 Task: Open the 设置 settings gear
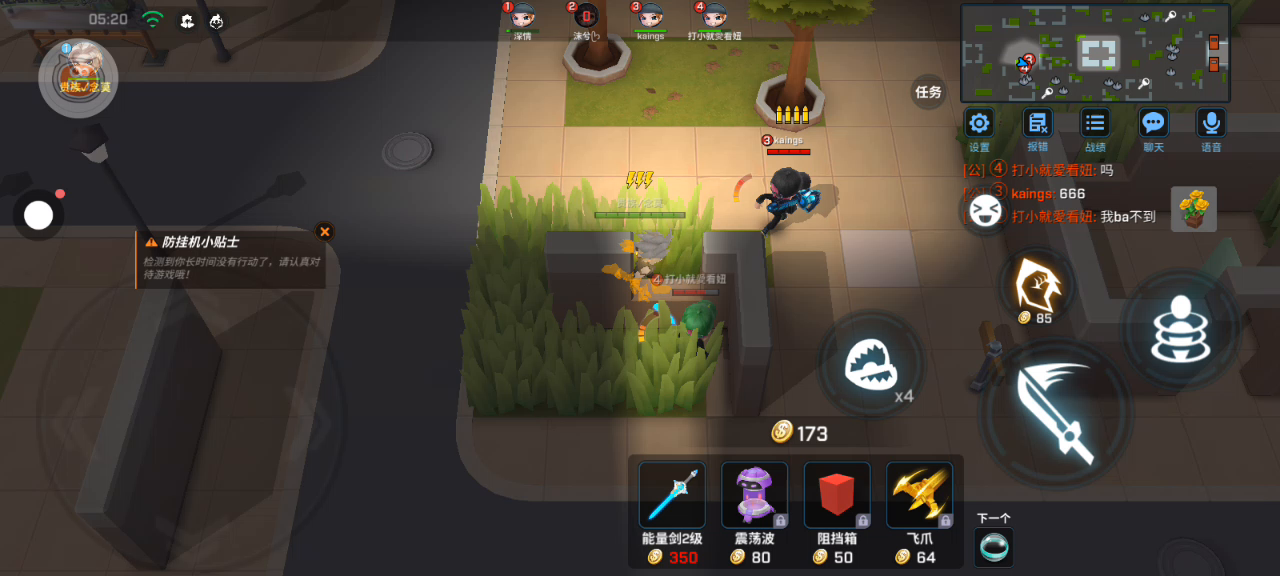pos(979,124)
